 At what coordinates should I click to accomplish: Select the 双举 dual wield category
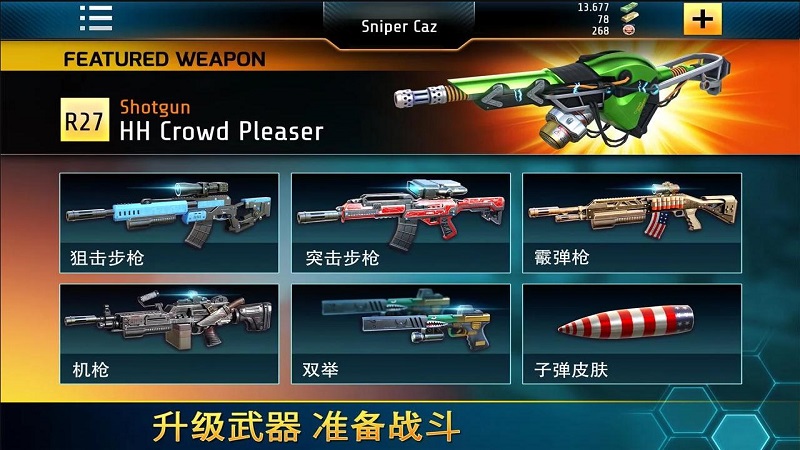pyautogui.click(x=400, y=334)
